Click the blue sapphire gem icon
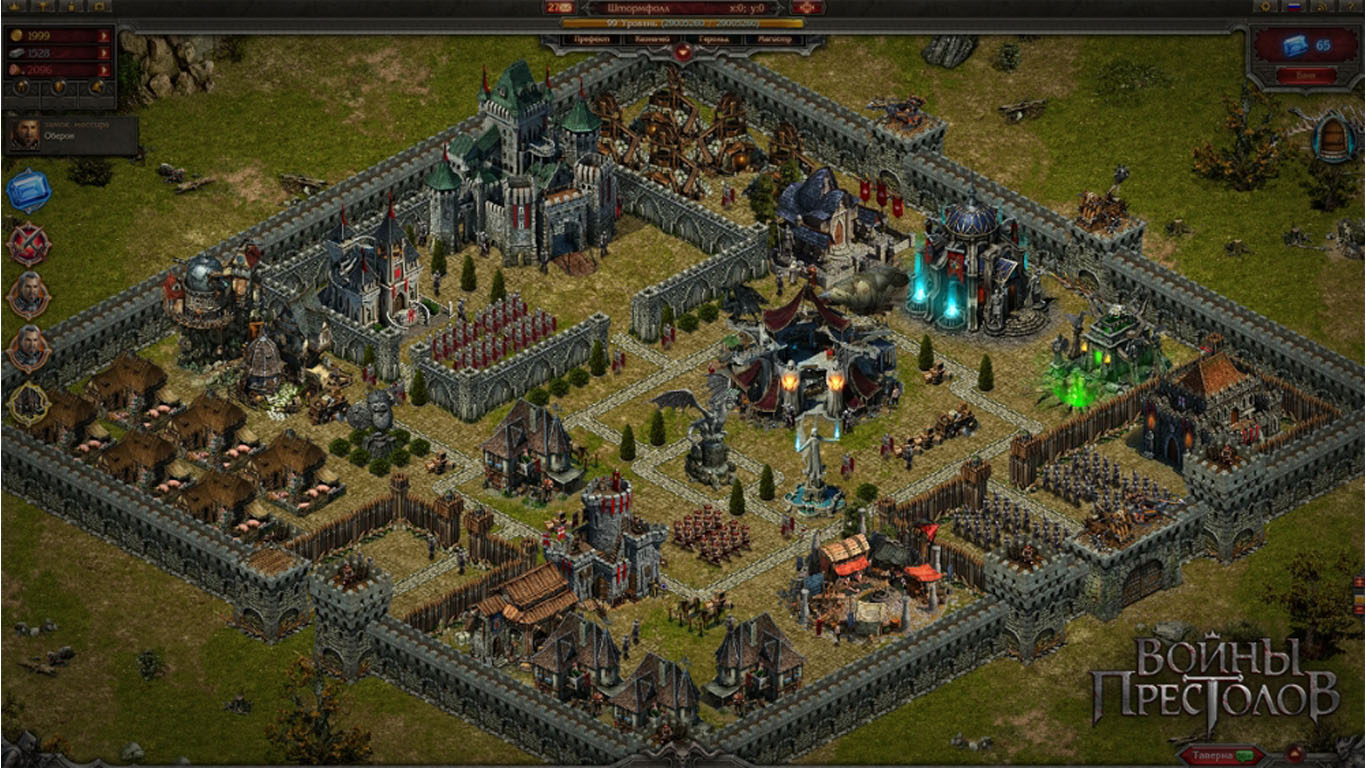Image resolution: width=1366 pixels, height=768 pixels. pyautogui.click(x=27, y=191)
